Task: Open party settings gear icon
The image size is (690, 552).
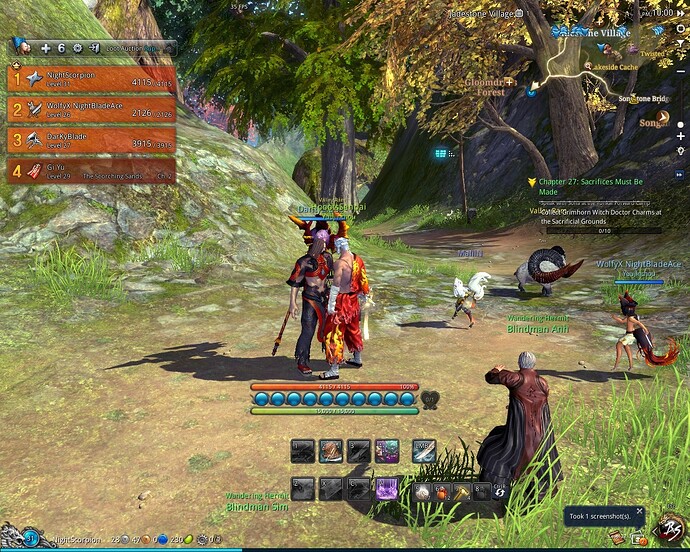Action: click(76, 47)
